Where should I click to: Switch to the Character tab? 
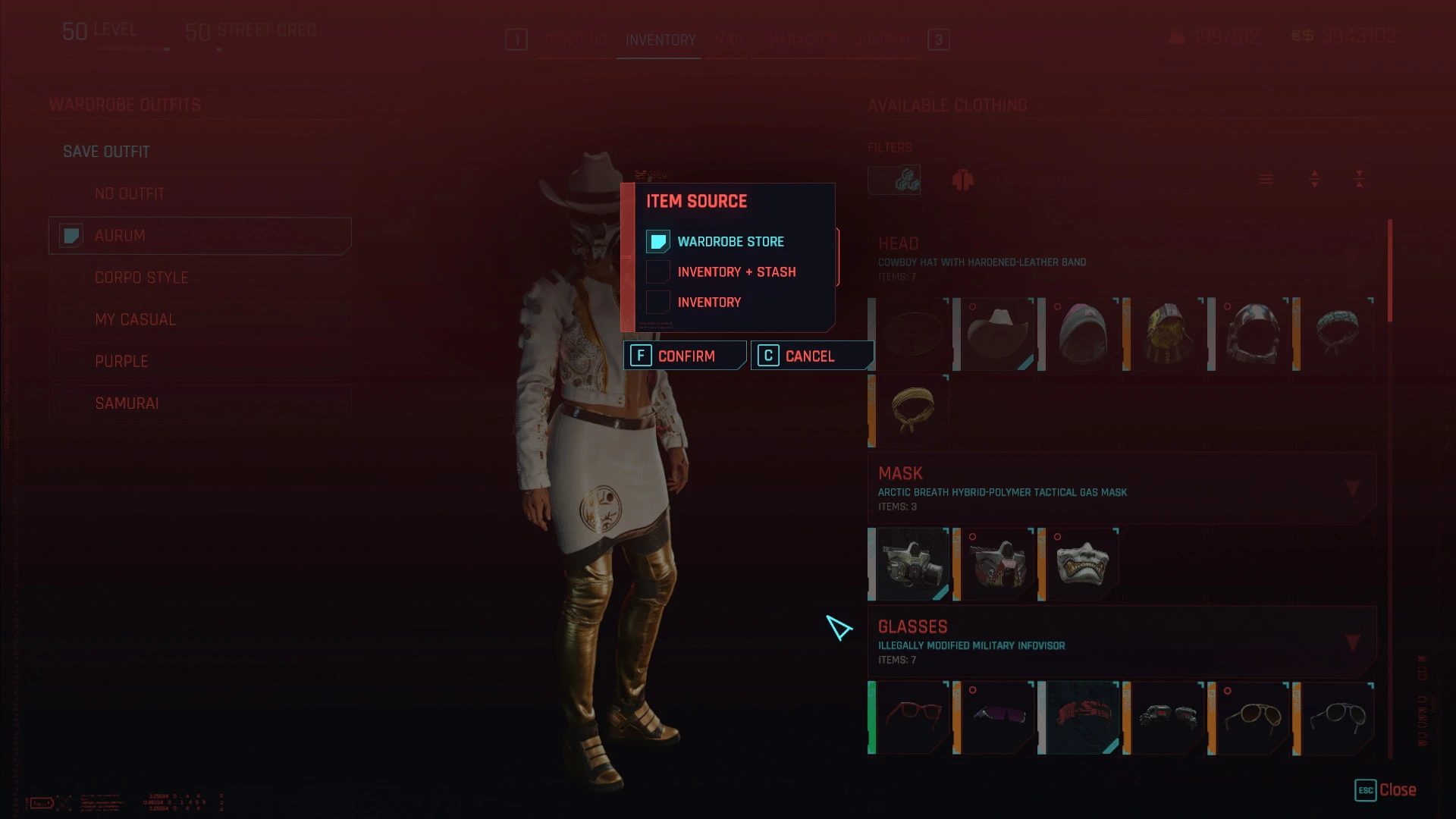tap(795, 41)
